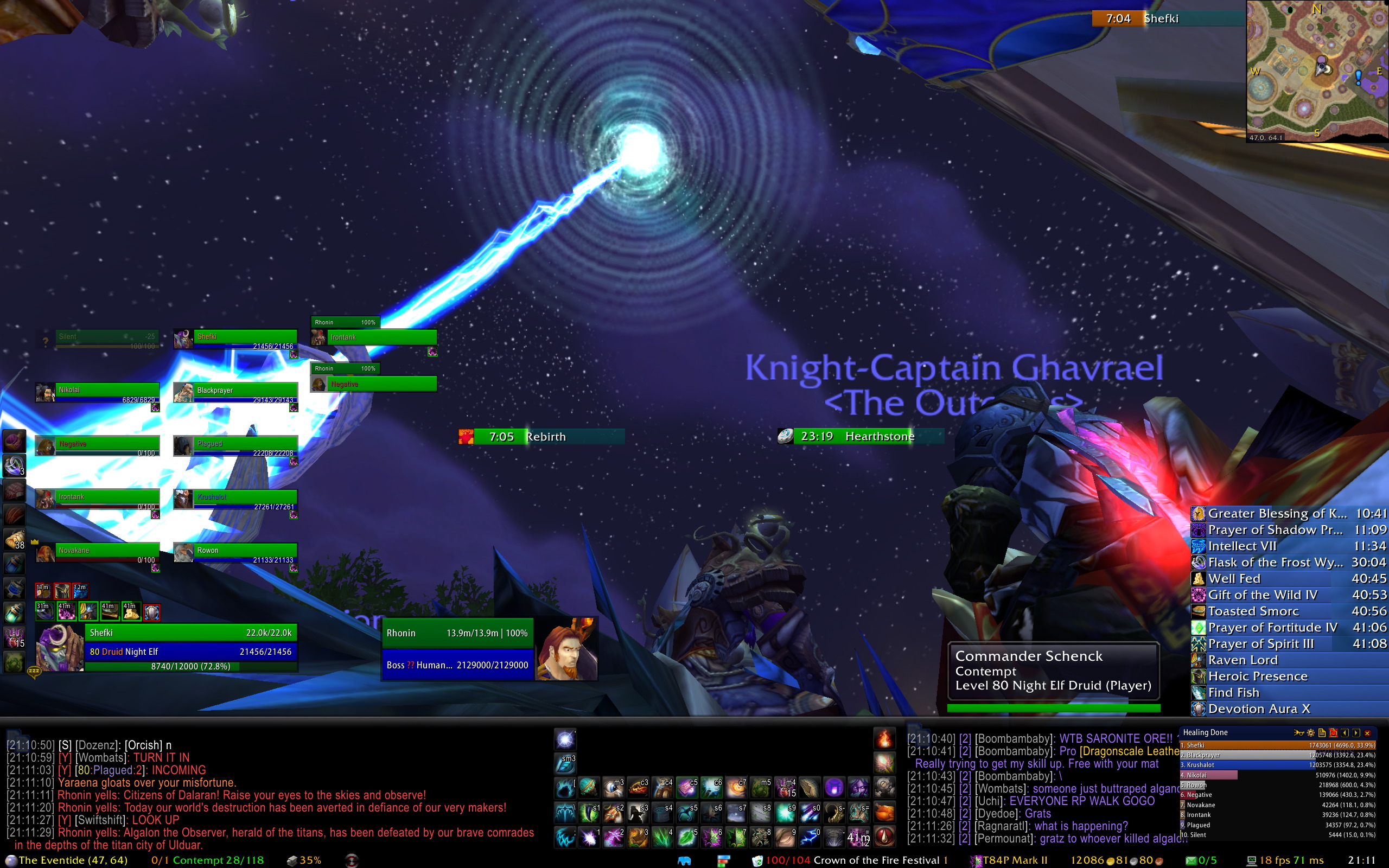Select Krushalot's raid frame
The height and width of the screenshot is (868, 1389).
[x=235, y=499]
